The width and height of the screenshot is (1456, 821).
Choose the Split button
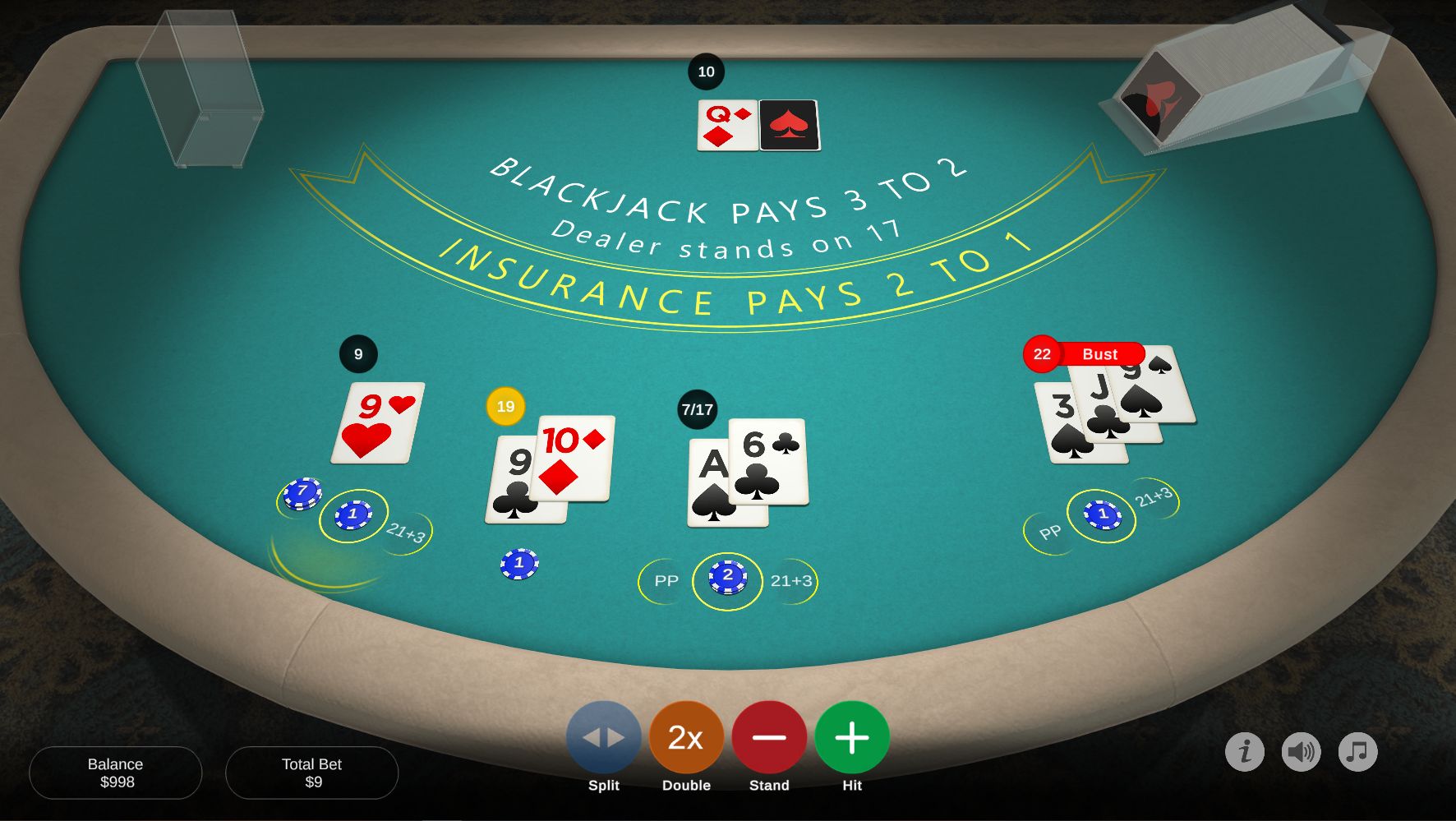(604, 738)
